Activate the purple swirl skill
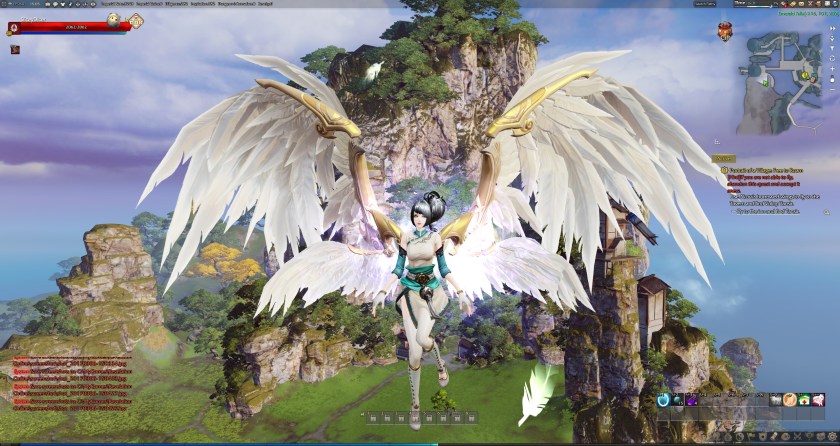The width and height of the screenshot is (840, 446). [692, 400]
